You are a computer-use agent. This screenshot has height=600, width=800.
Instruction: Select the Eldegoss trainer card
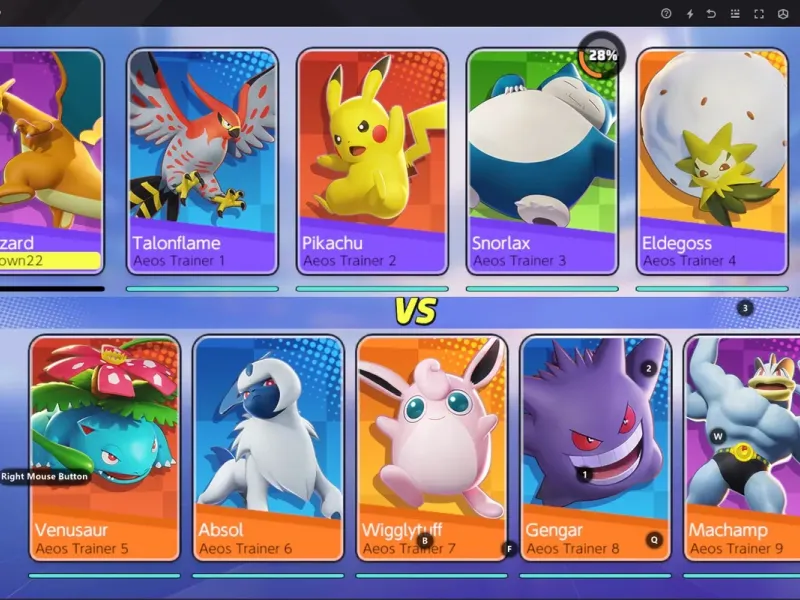(711, 160)
